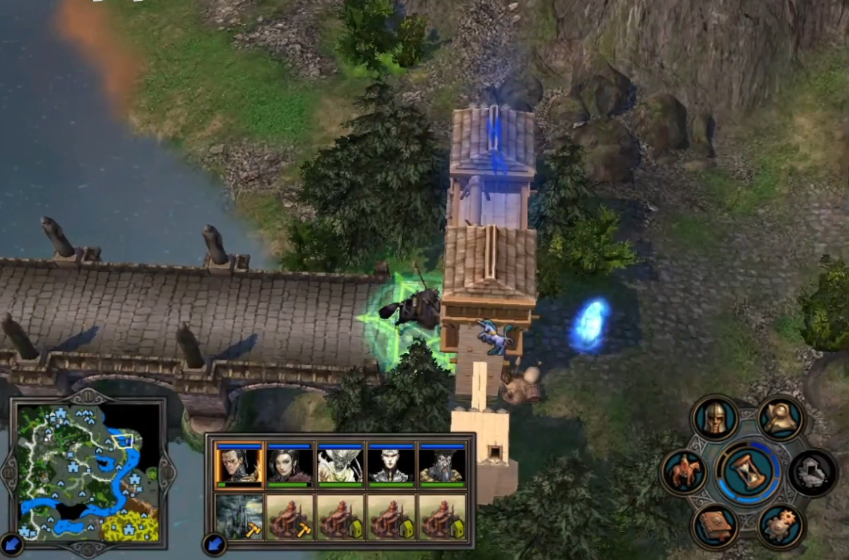Open the hero screen via helmet icon
This screenshot has width=849, height=560.
[714, 418]
